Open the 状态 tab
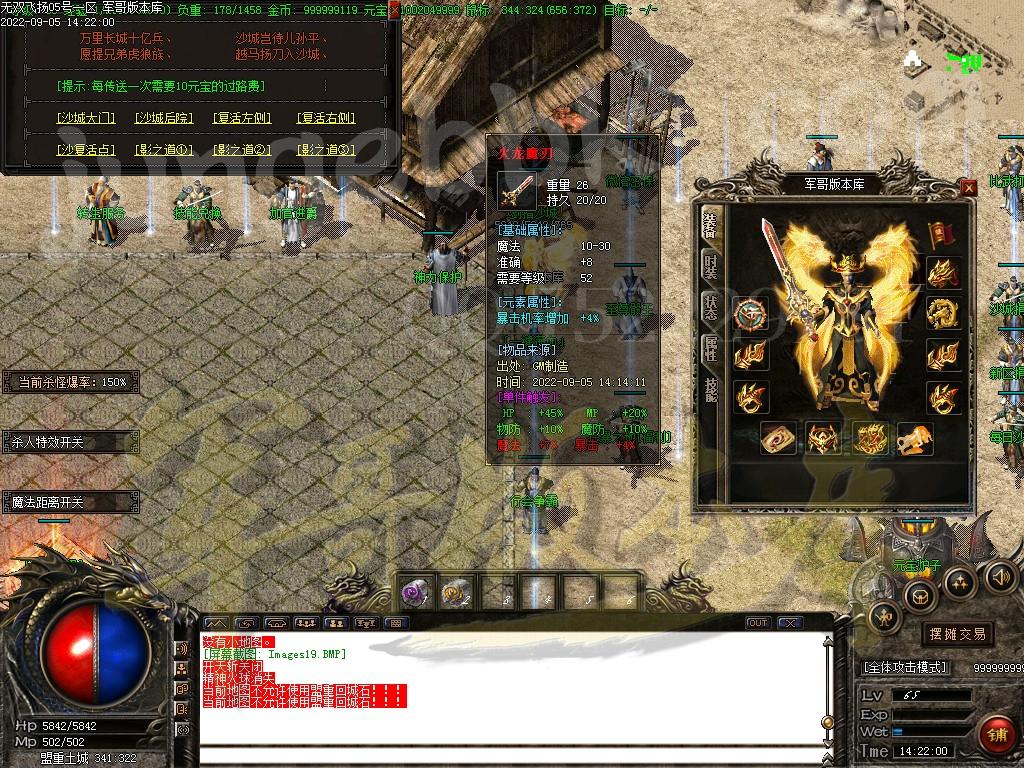The image size is (1024, 768). 710,306
